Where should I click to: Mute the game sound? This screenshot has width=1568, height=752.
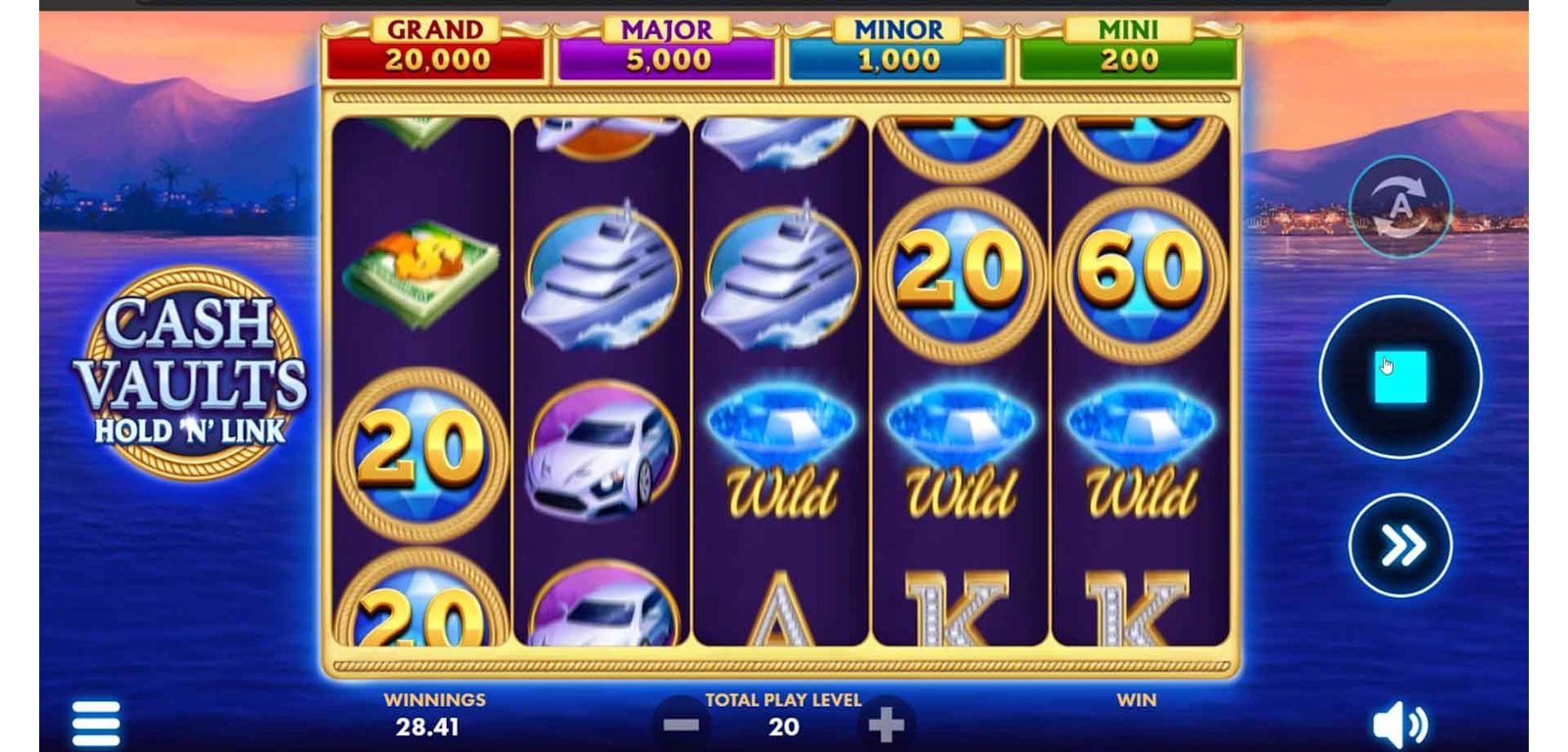(1399, 726)
